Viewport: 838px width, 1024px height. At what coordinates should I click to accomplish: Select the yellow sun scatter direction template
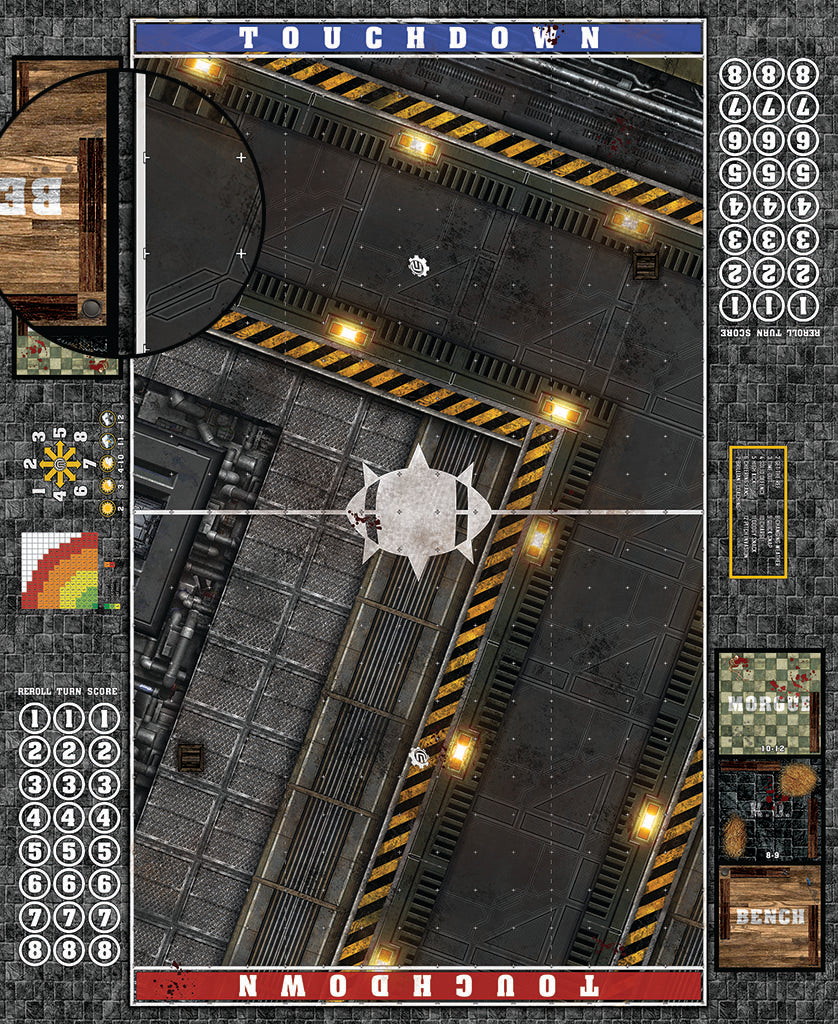coord(60,464)
